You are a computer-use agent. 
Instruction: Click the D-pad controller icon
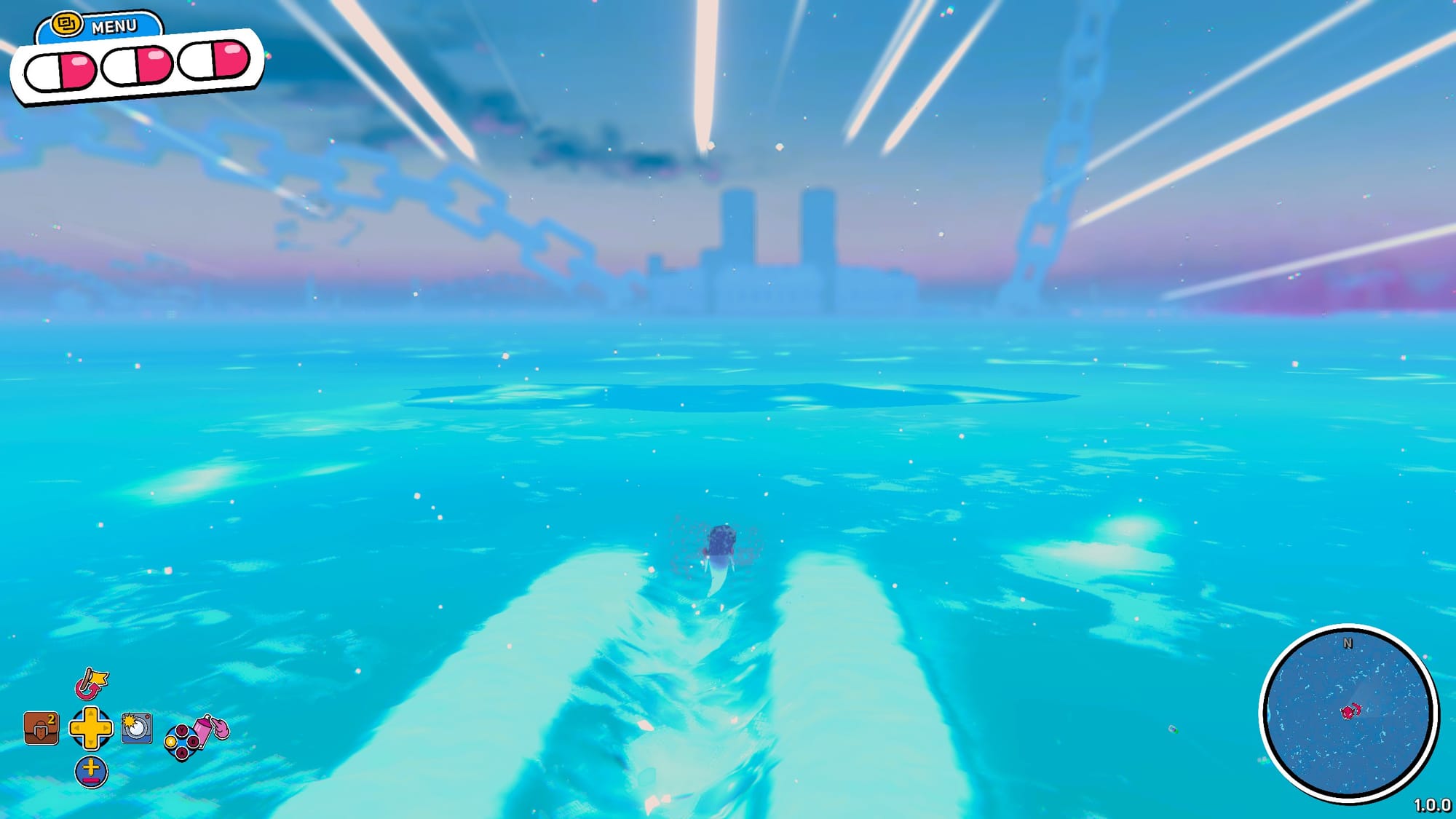pyautogui.click(x=92, y=729)
